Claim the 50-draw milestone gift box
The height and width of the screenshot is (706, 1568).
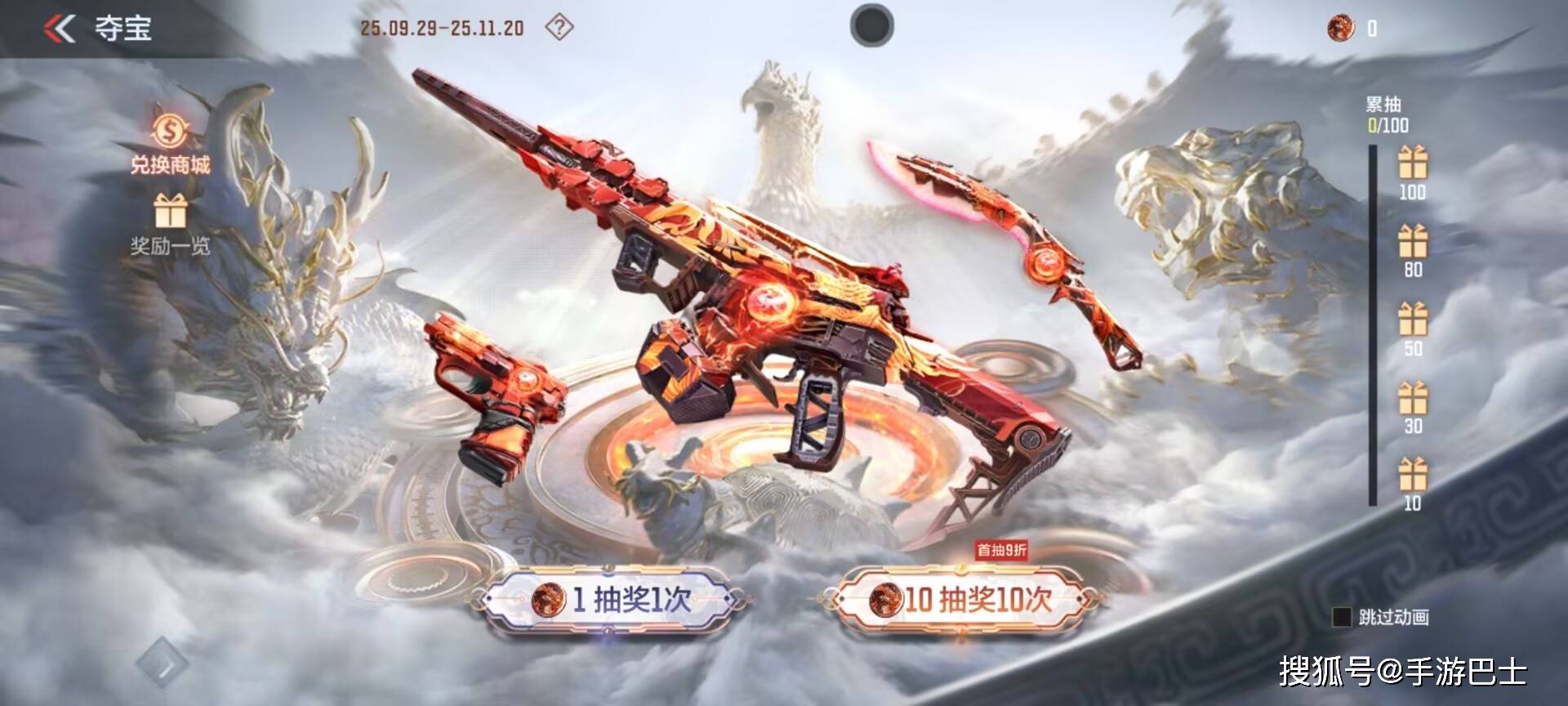[x=1412, y=319]
